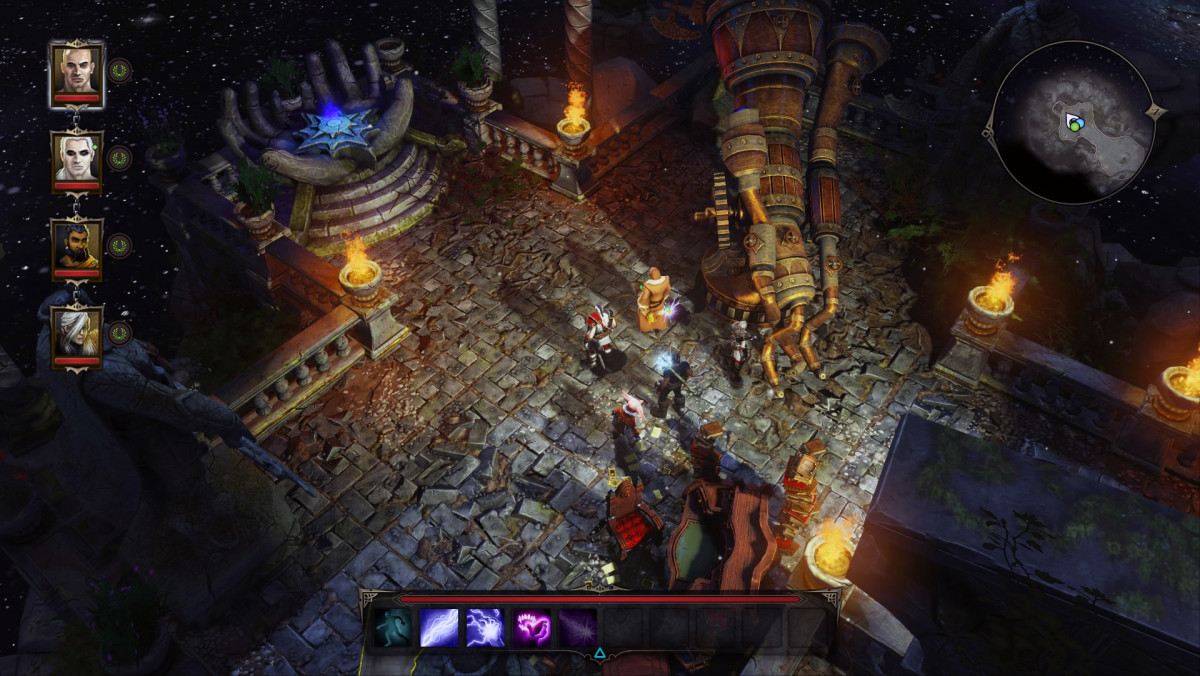The width and height of the screenshot is (1200, 676).
Task: Click the laurel wreath beside the bearded man
Action: (120, 246)
